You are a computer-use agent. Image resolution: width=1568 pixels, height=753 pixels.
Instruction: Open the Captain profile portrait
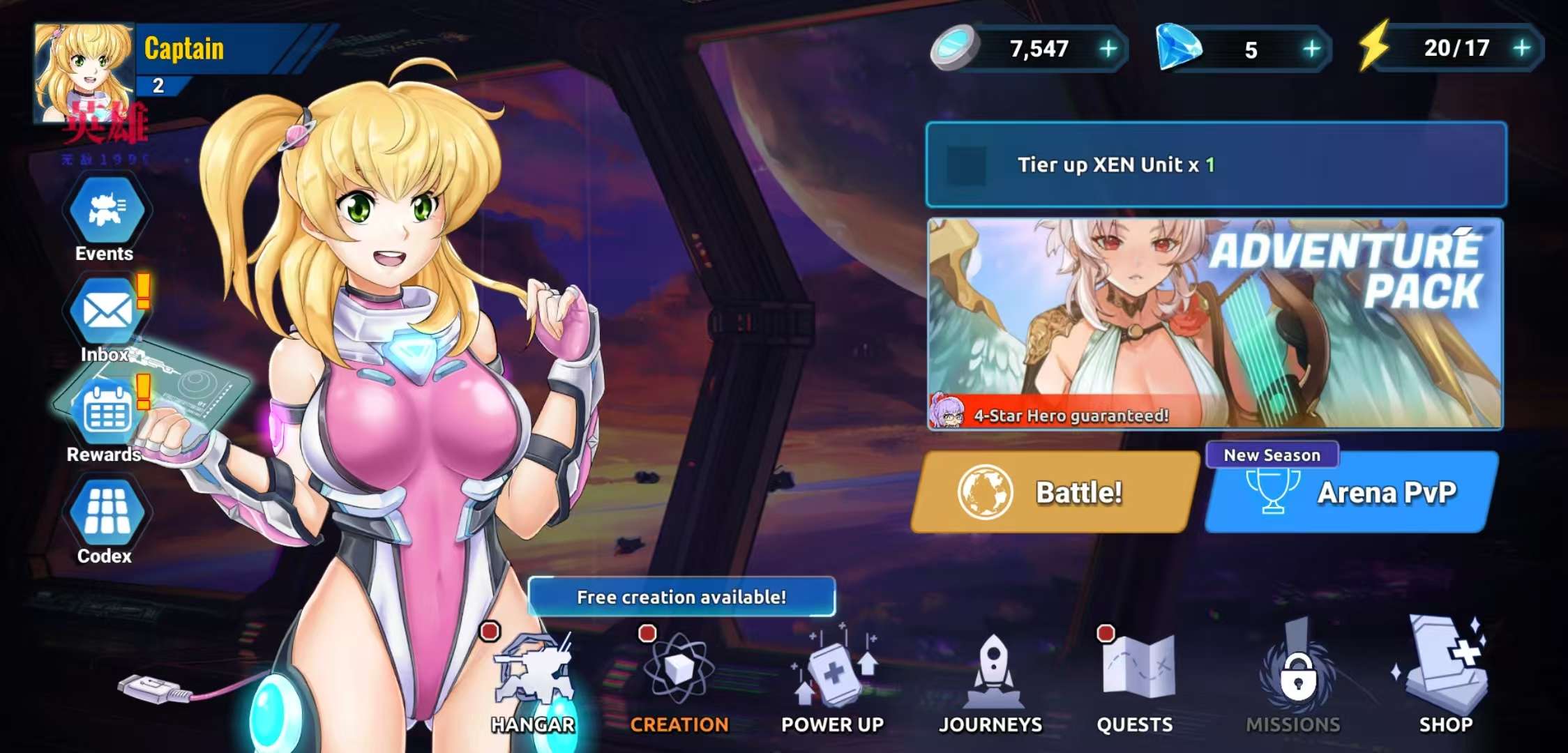tap(84, 73)
